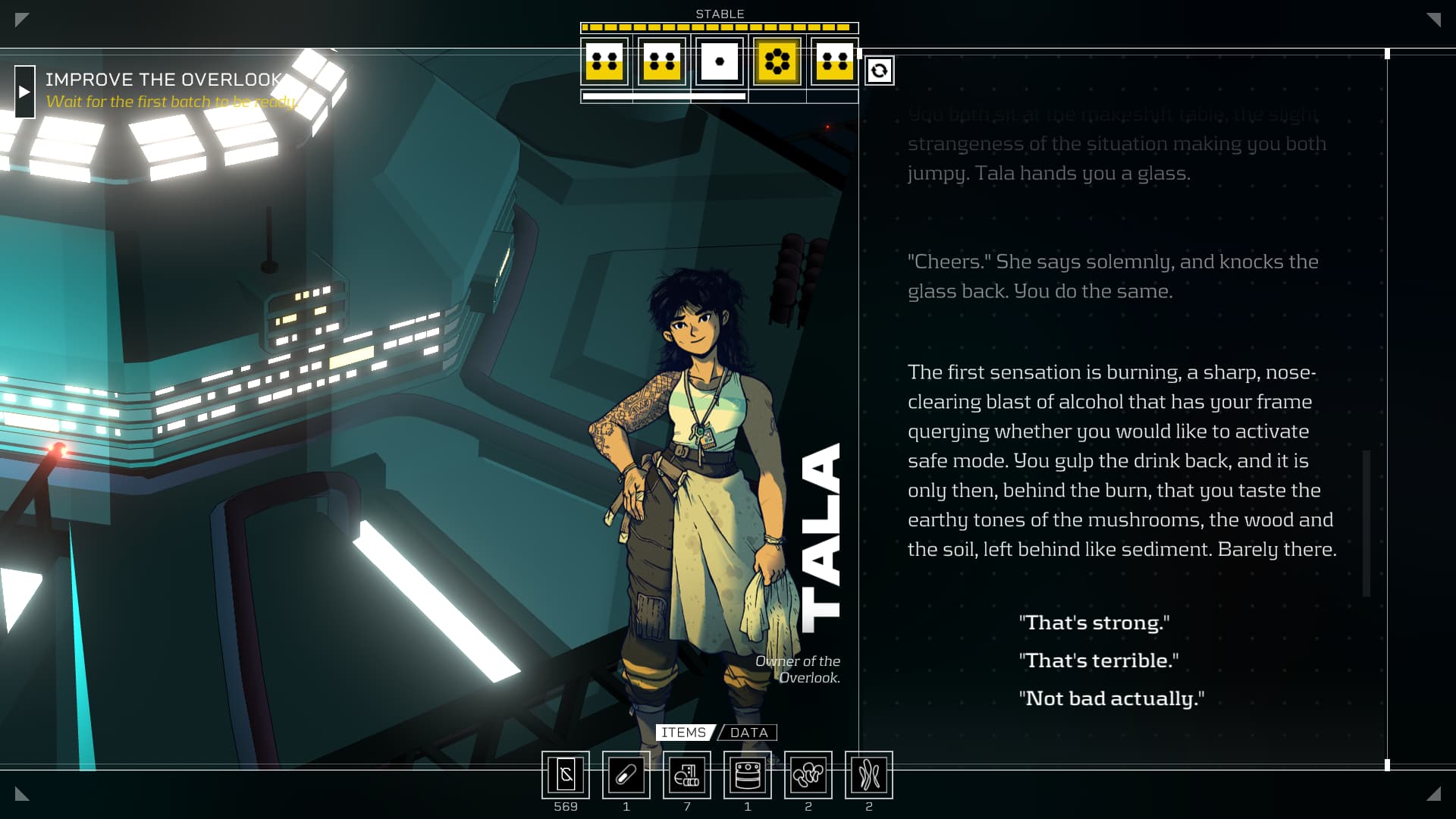This screenshot has width=1456, height=819.
Task: Select the mushrooms item slot
Action: click(808, 775)
